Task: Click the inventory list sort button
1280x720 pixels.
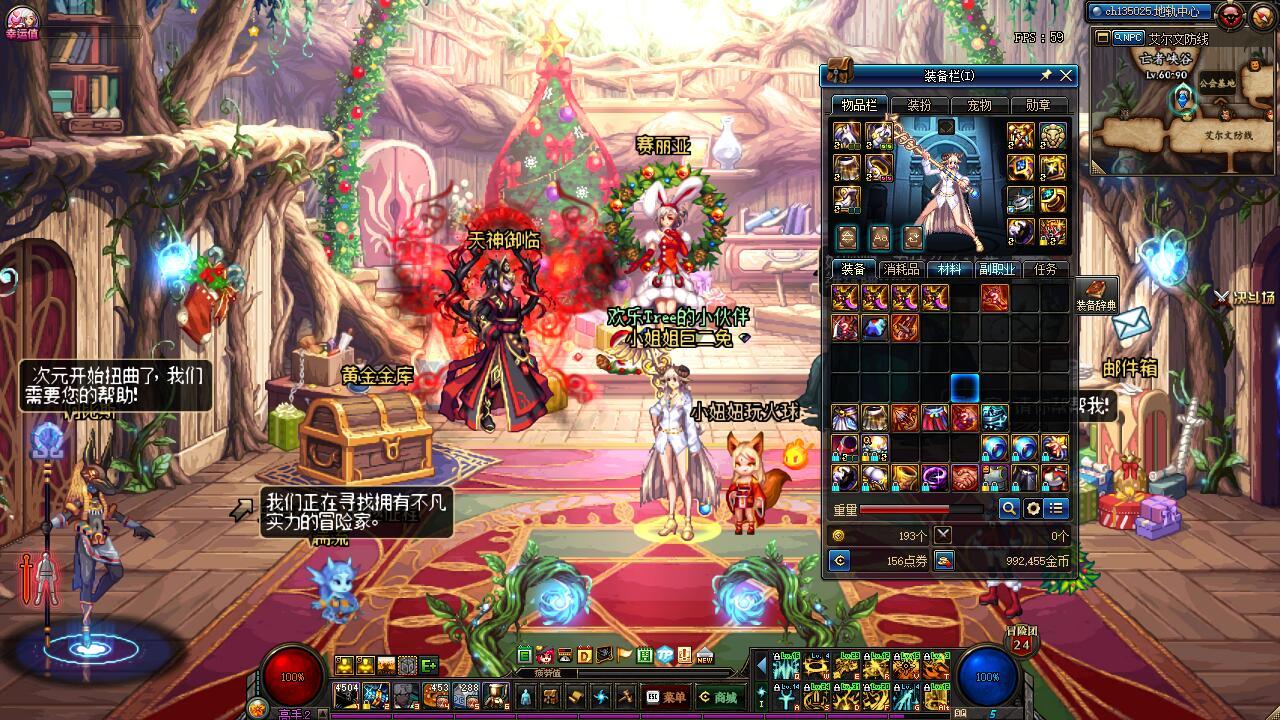Action: click(x=1057, y=509)
